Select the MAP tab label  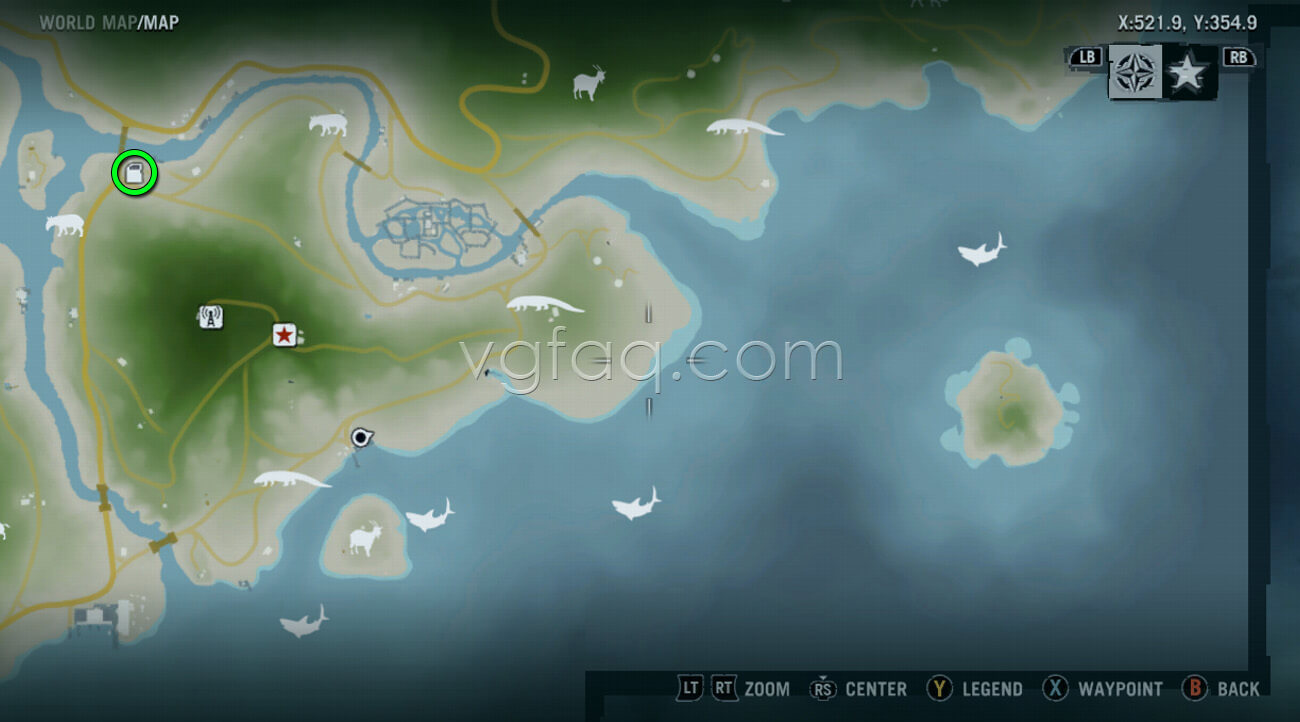(160, 21)
